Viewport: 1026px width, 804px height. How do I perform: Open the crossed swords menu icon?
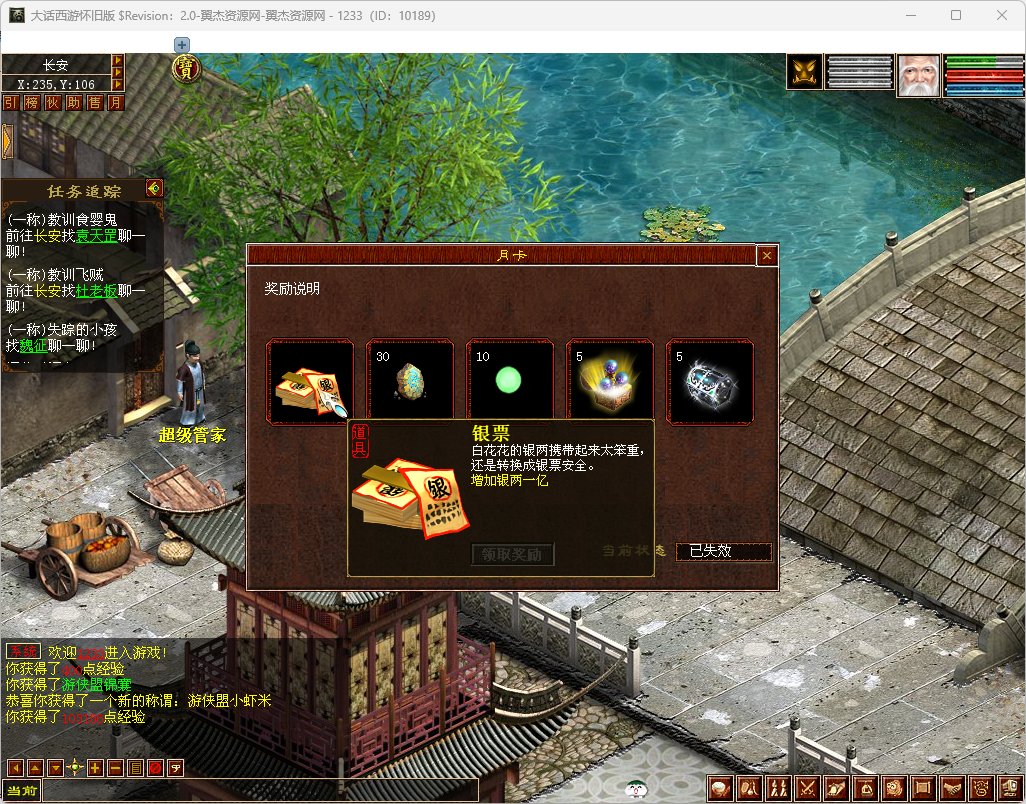click(807, 788)
